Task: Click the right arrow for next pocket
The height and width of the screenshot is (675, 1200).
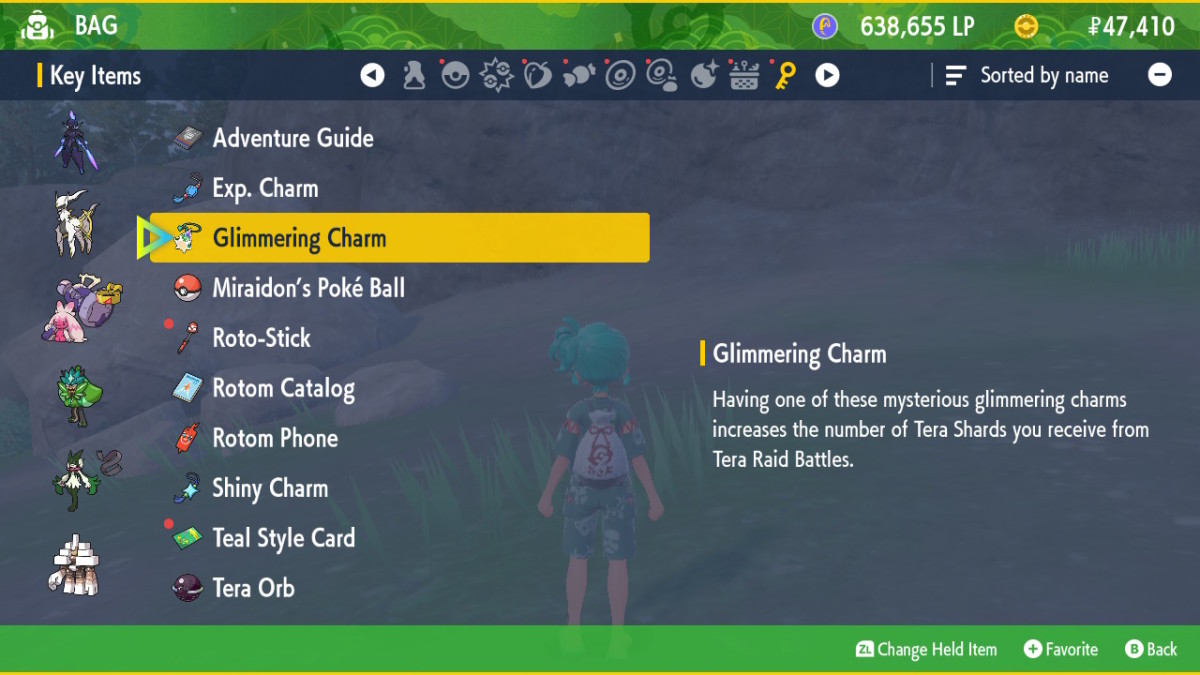Action: 827,75
